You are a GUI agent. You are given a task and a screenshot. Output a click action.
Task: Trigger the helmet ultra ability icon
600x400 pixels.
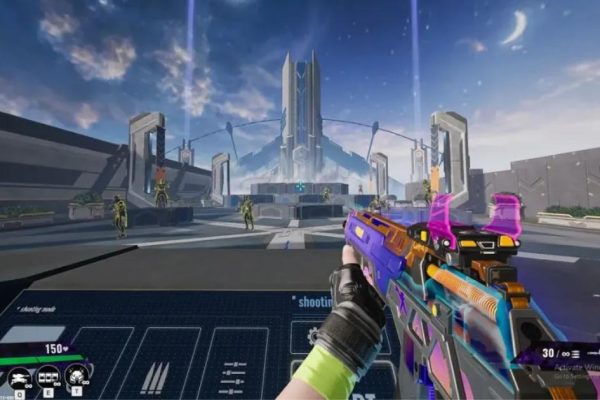tap(77, 377)
